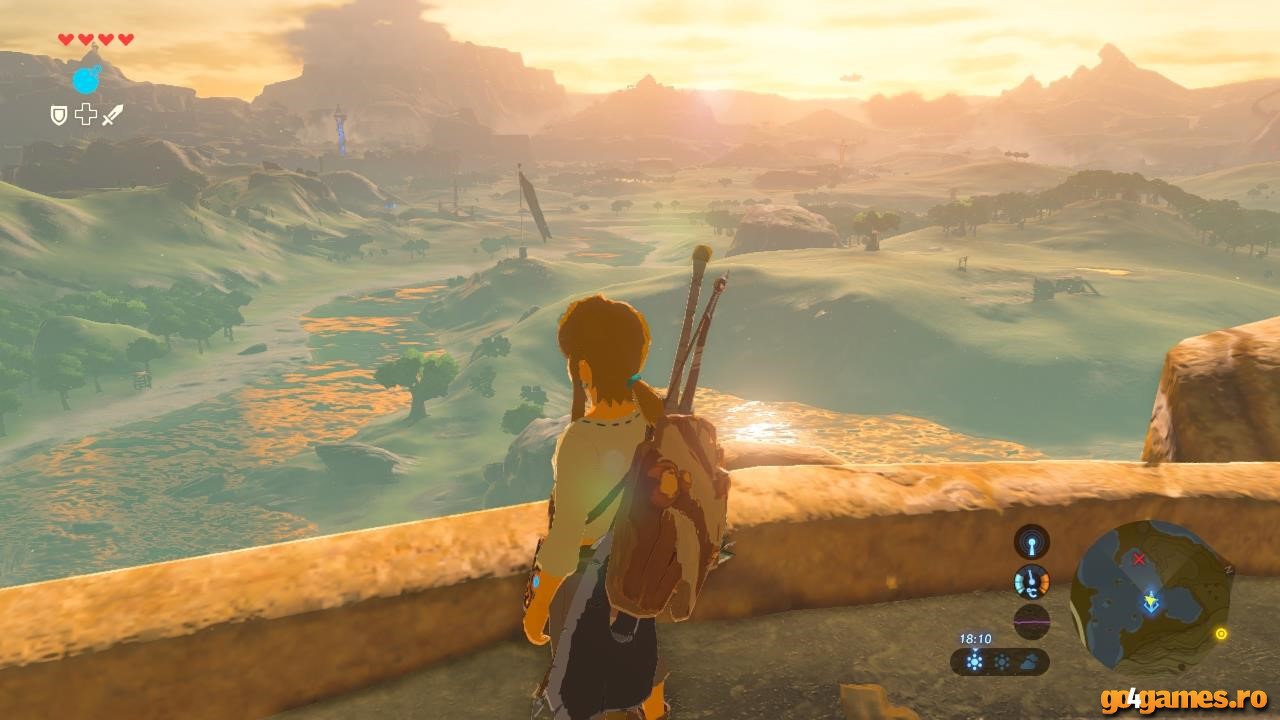Click the plus-shaped armor icon
The width and height of the screenshot is (1280, 720).
(x=85, y=115)
